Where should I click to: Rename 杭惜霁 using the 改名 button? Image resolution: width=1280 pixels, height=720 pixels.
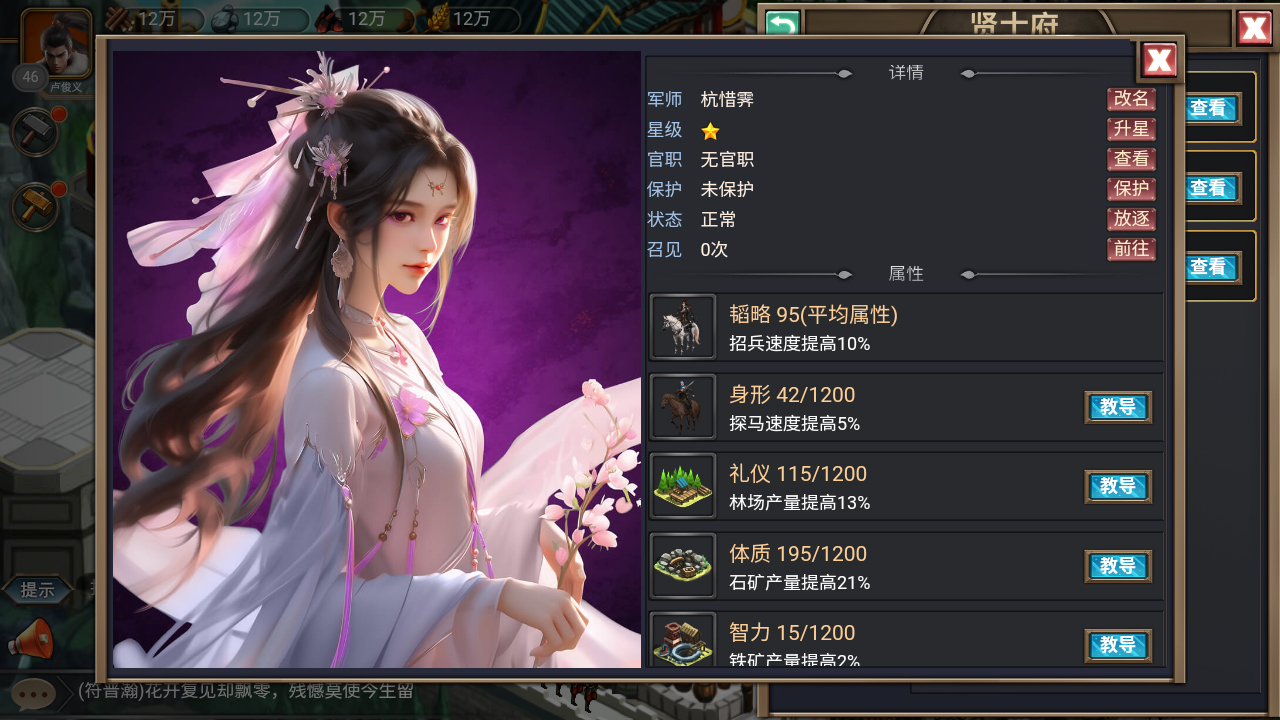point(1131,99)
